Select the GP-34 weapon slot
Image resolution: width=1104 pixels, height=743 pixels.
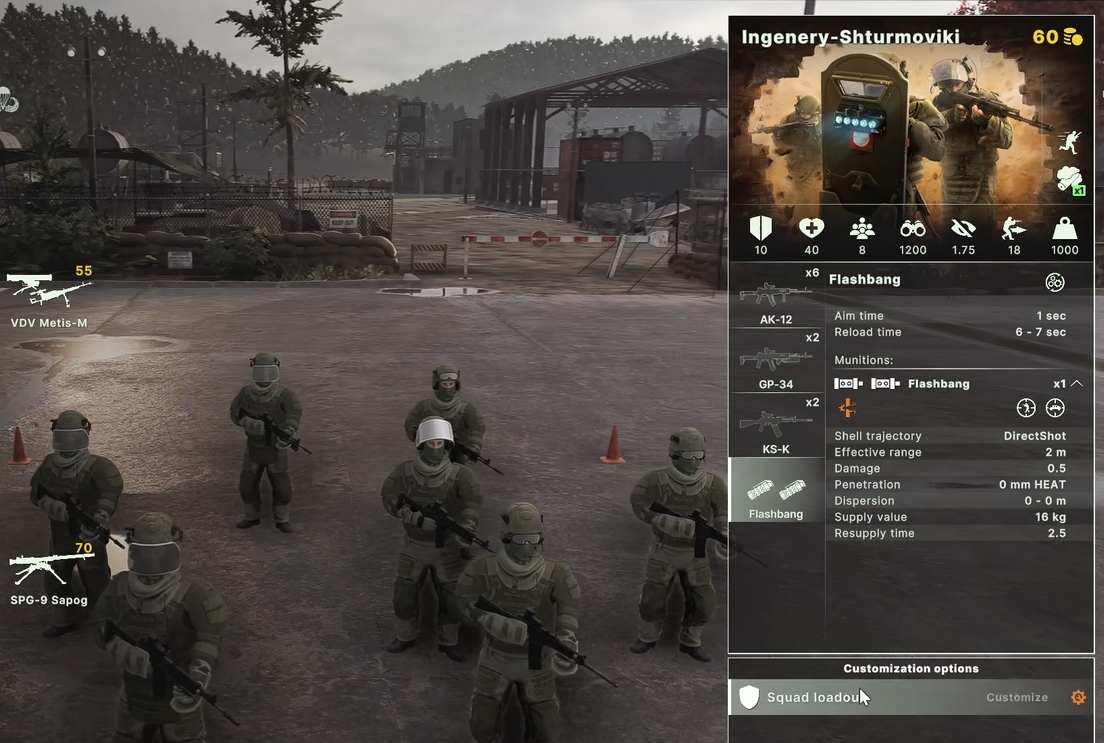point(776,363)
